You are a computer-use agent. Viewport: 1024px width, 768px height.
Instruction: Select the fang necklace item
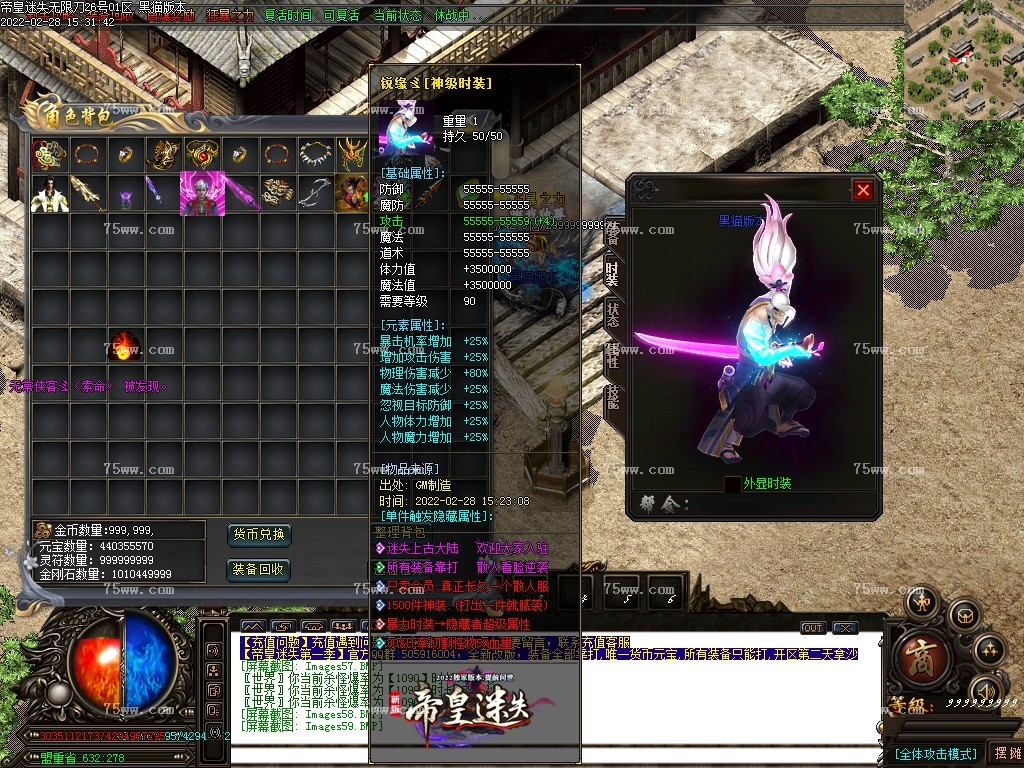tap(316, 154)
